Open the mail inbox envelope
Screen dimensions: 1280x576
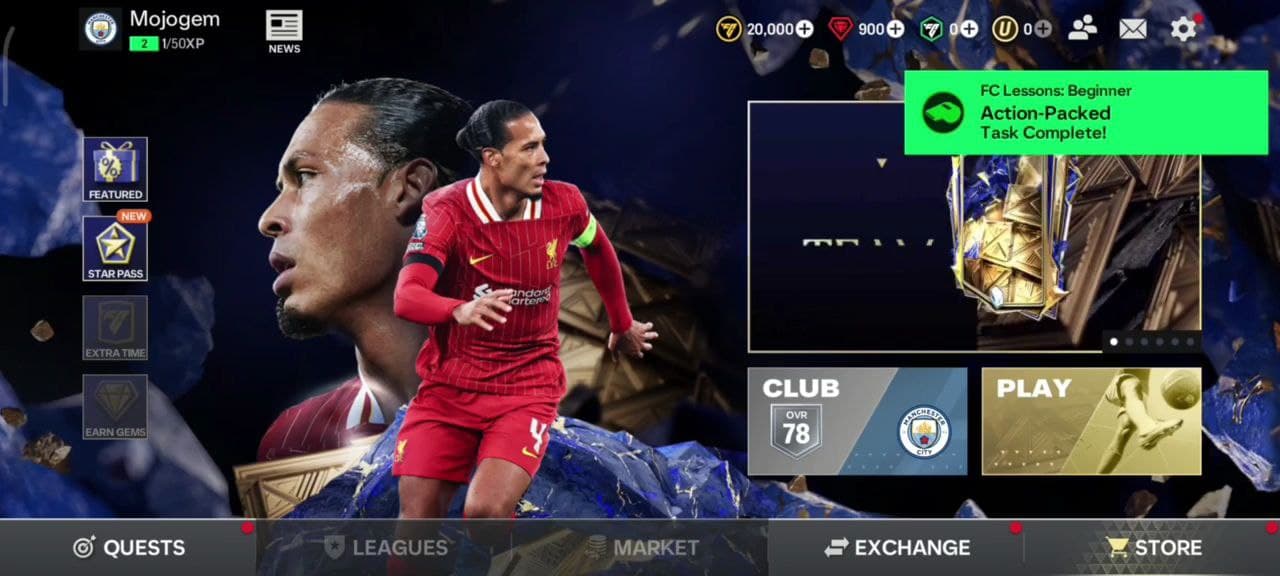[x=1132, y=29]
